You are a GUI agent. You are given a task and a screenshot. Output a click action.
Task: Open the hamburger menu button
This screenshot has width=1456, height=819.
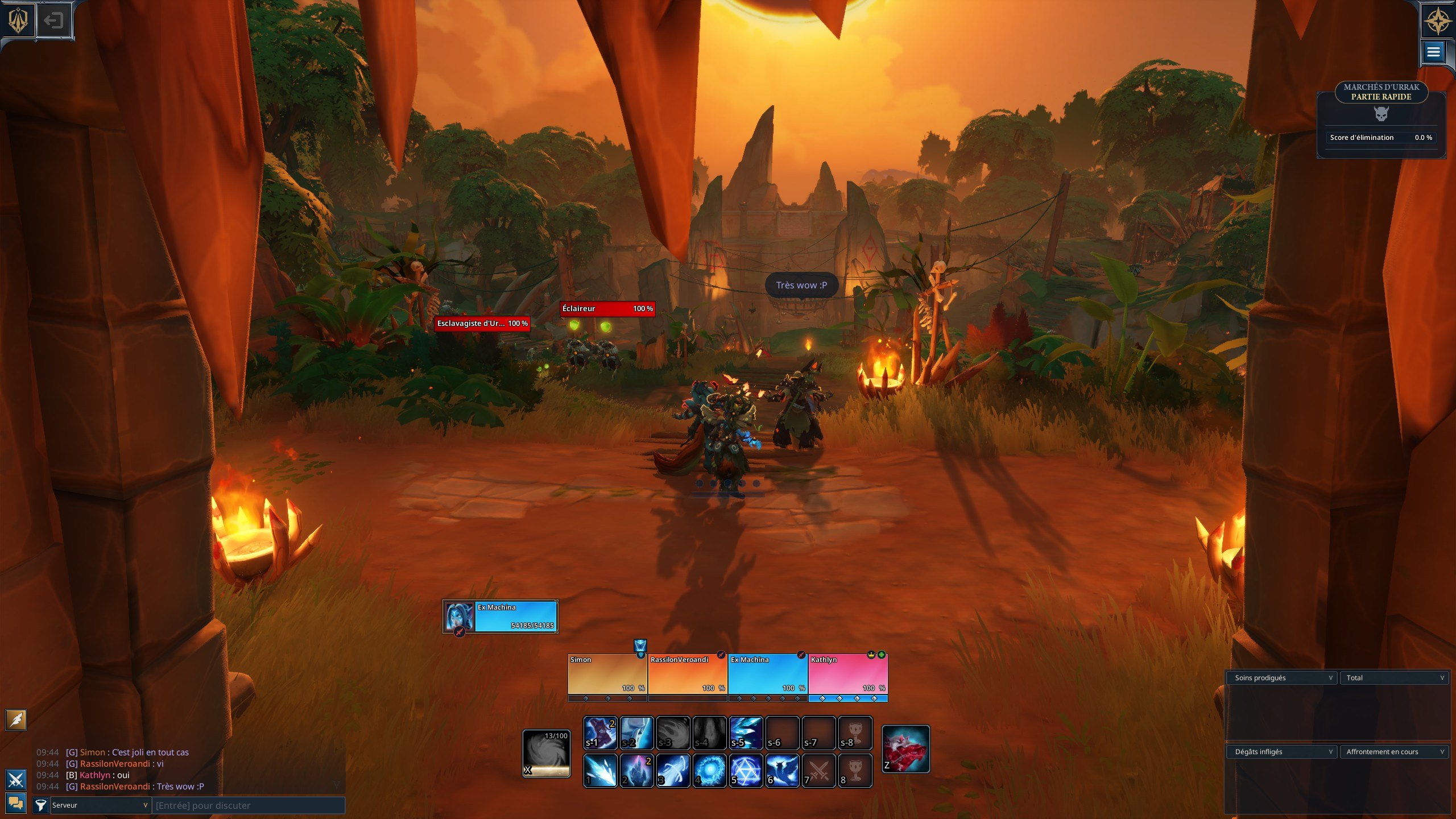click(x=1433, y=52)
